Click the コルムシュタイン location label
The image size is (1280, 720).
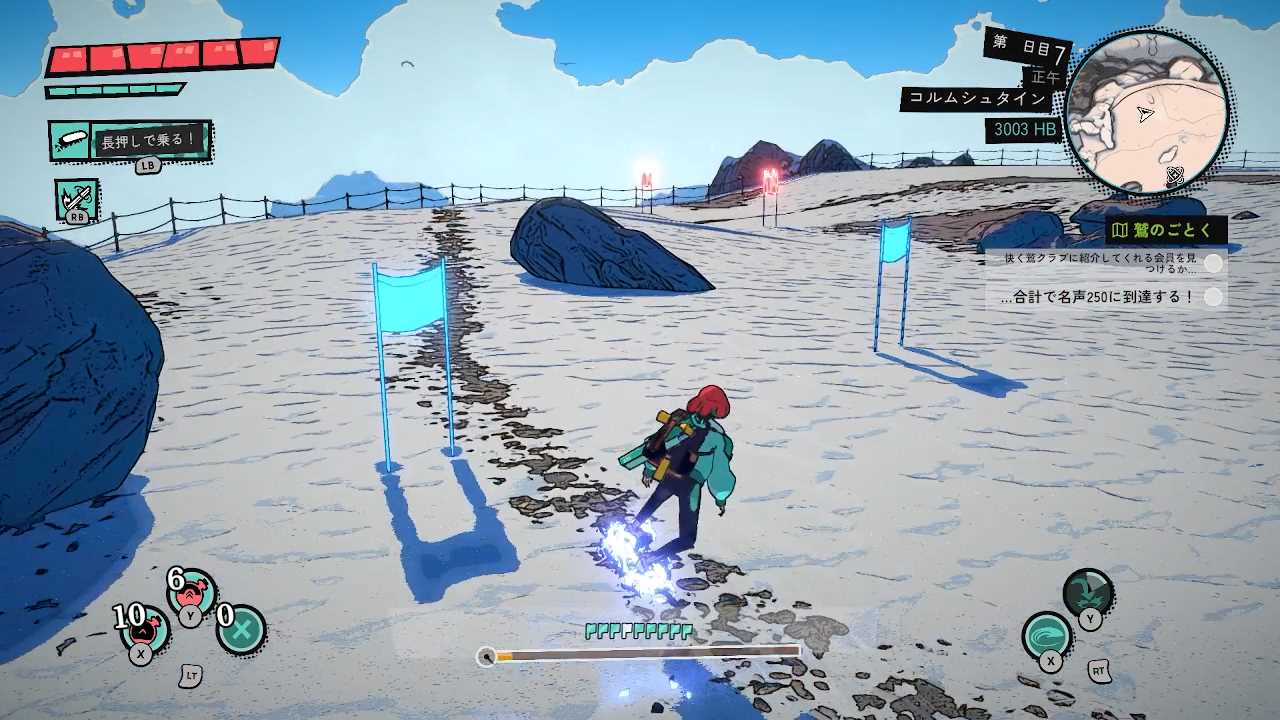pyautogui.click(x=977, y=99)
